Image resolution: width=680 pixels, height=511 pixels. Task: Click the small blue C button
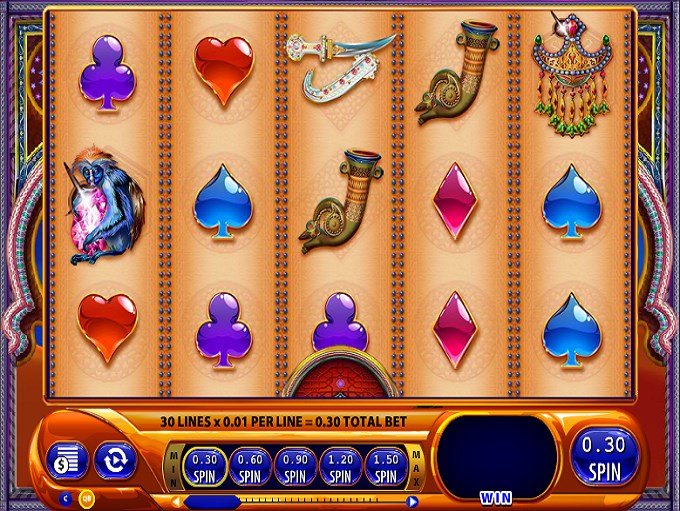[67, 497]
